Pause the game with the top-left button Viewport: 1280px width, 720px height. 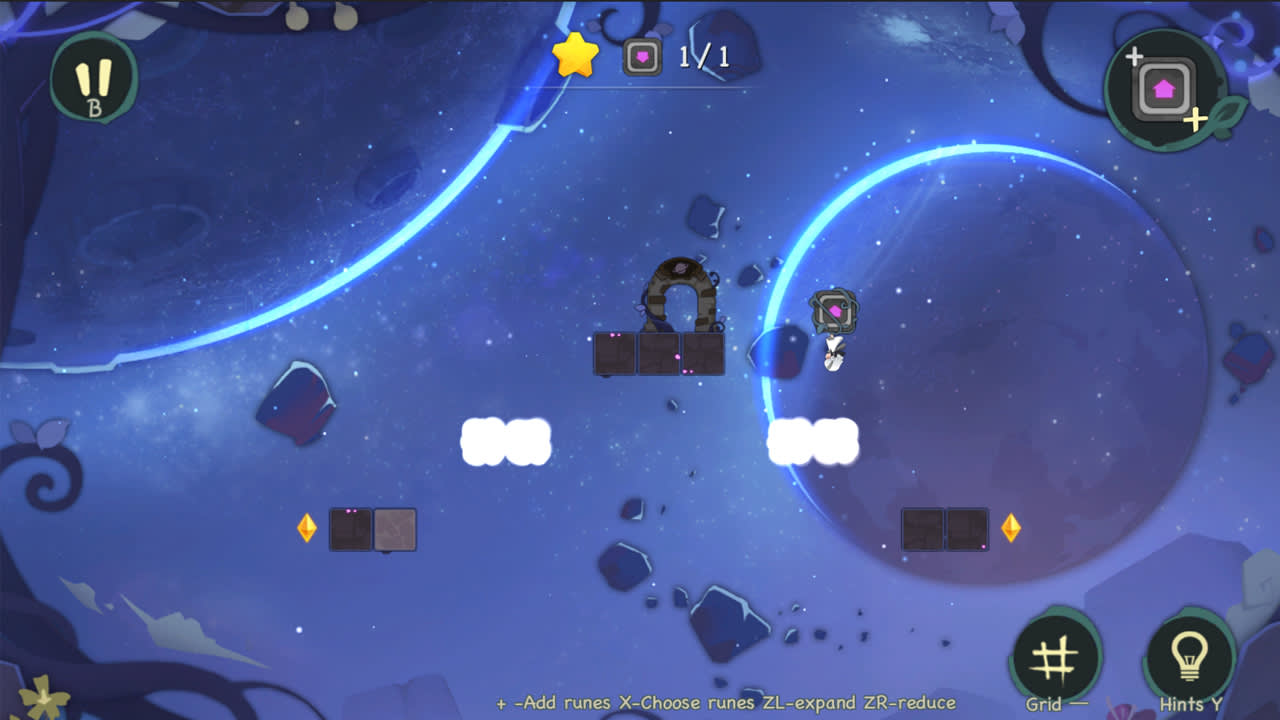94,79
